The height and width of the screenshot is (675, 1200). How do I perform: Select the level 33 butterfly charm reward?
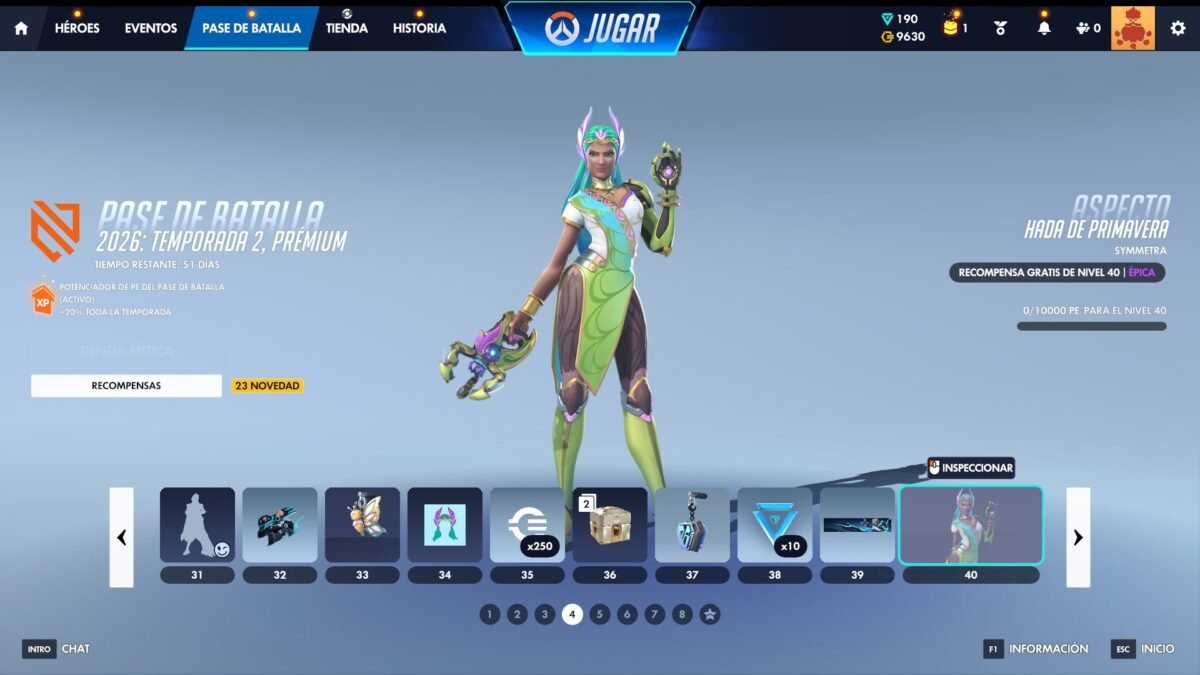coord(362,525)
